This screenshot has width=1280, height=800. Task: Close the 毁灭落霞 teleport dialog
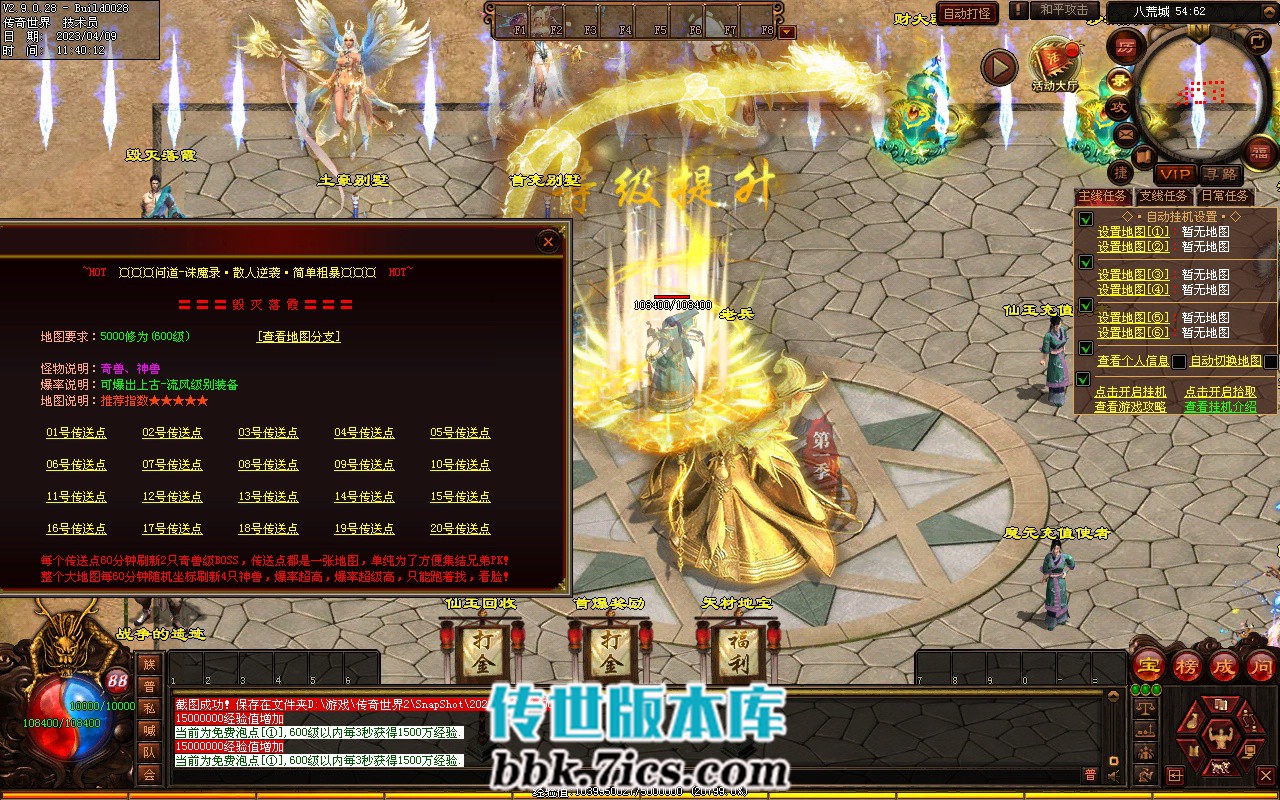point(547,241)
